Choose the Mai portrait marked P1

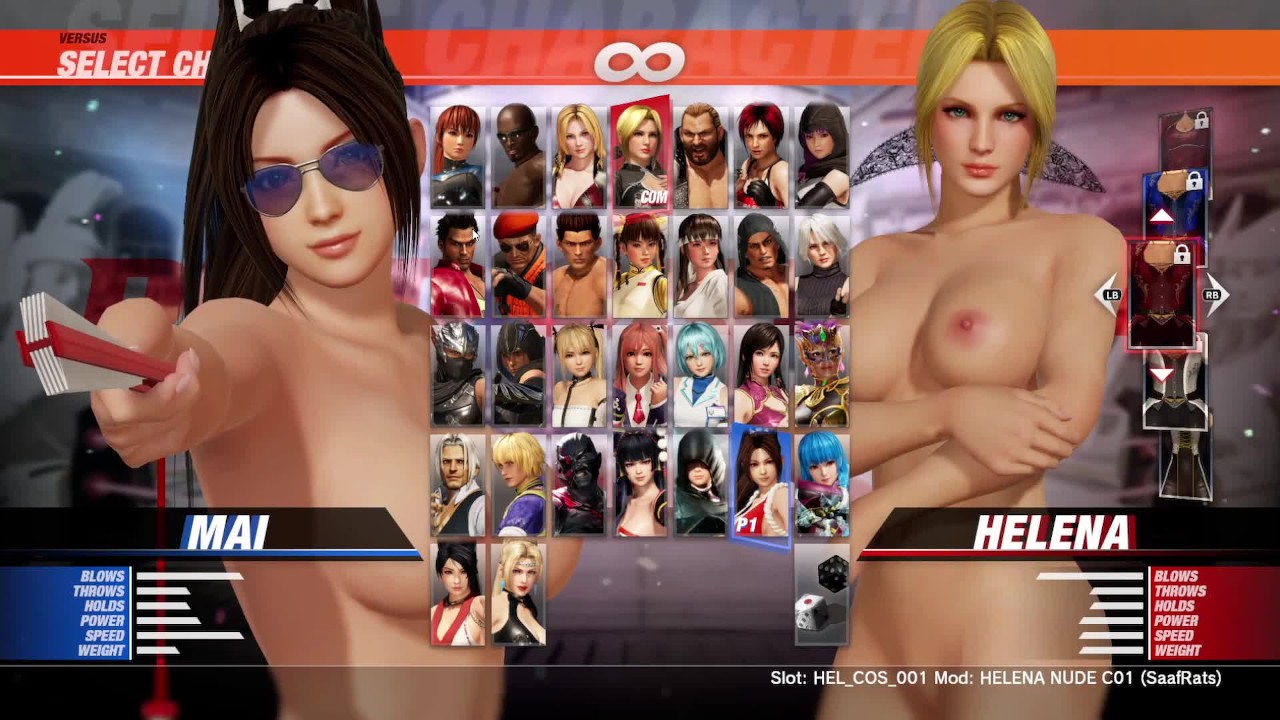(761, 484)
